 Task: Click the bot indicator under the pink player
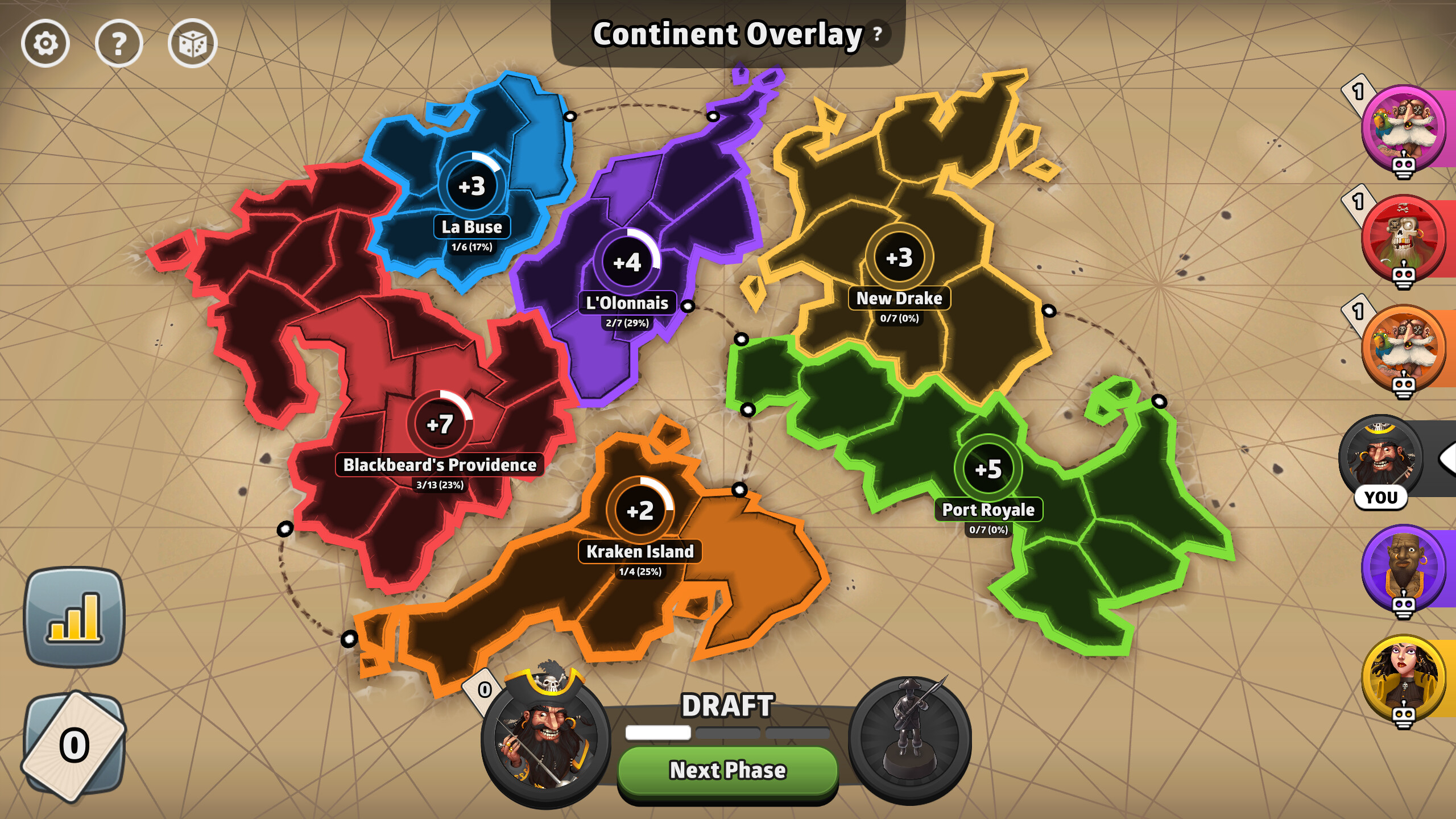[1405, 165]
